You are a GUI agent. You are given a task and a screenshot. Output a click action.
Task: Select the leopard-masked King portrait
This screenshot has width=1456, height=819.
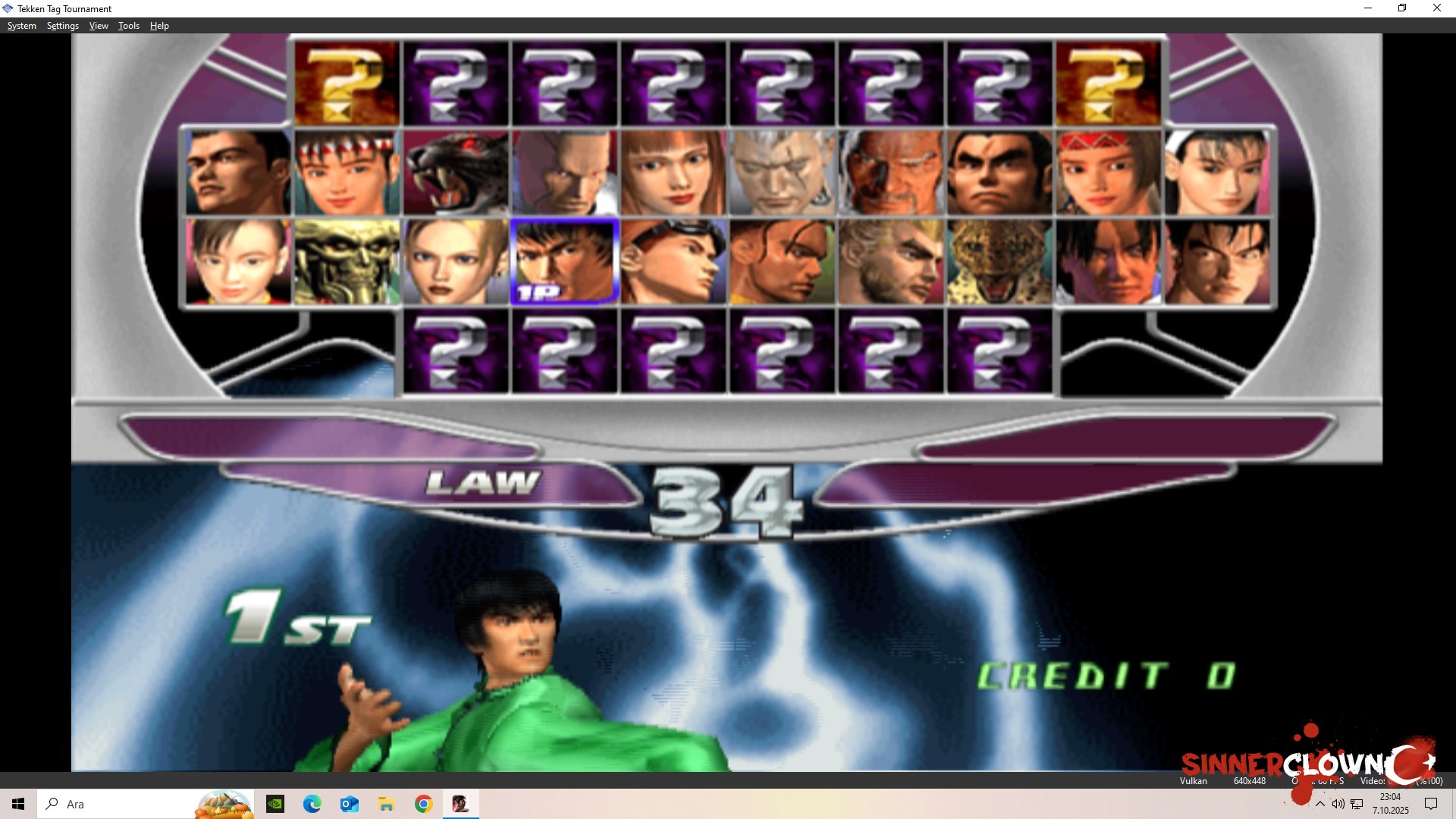click(x=999, y=261)
